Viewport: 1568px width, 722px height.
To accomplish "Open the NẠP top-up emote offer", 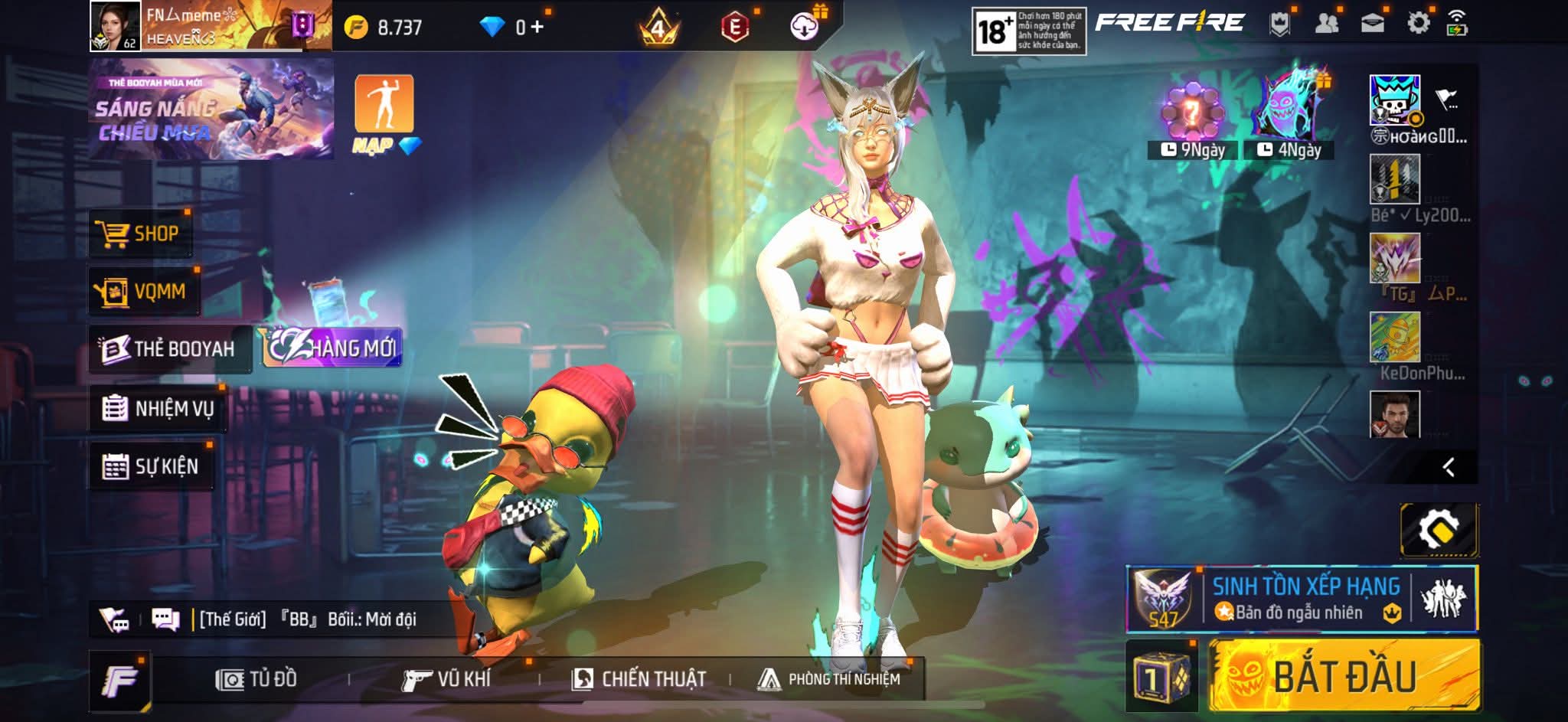I will (384, 113).
